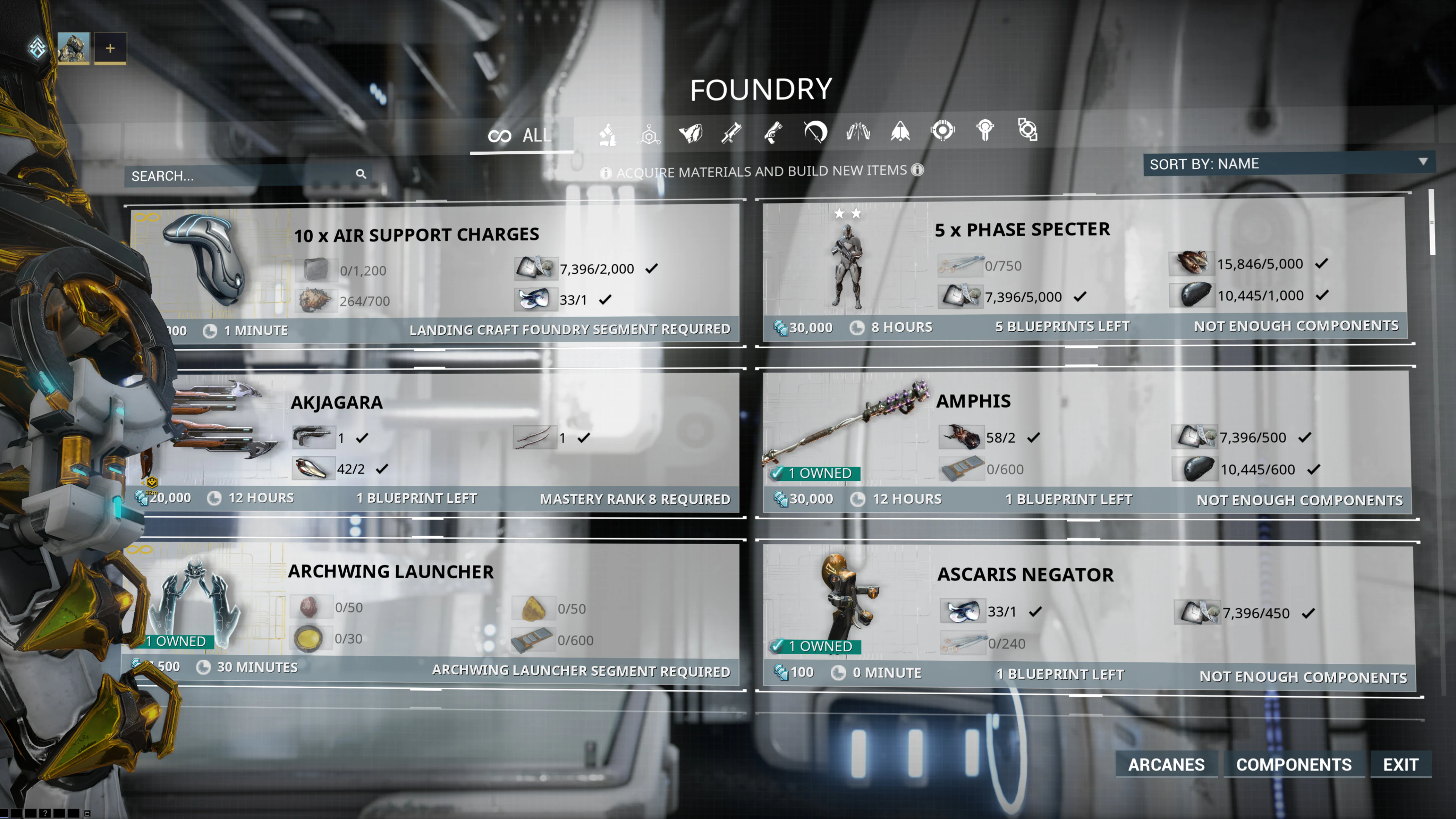The image size is (1456, 819).
Task: Click inside the SEARCH input field
Action: point(226,176)
